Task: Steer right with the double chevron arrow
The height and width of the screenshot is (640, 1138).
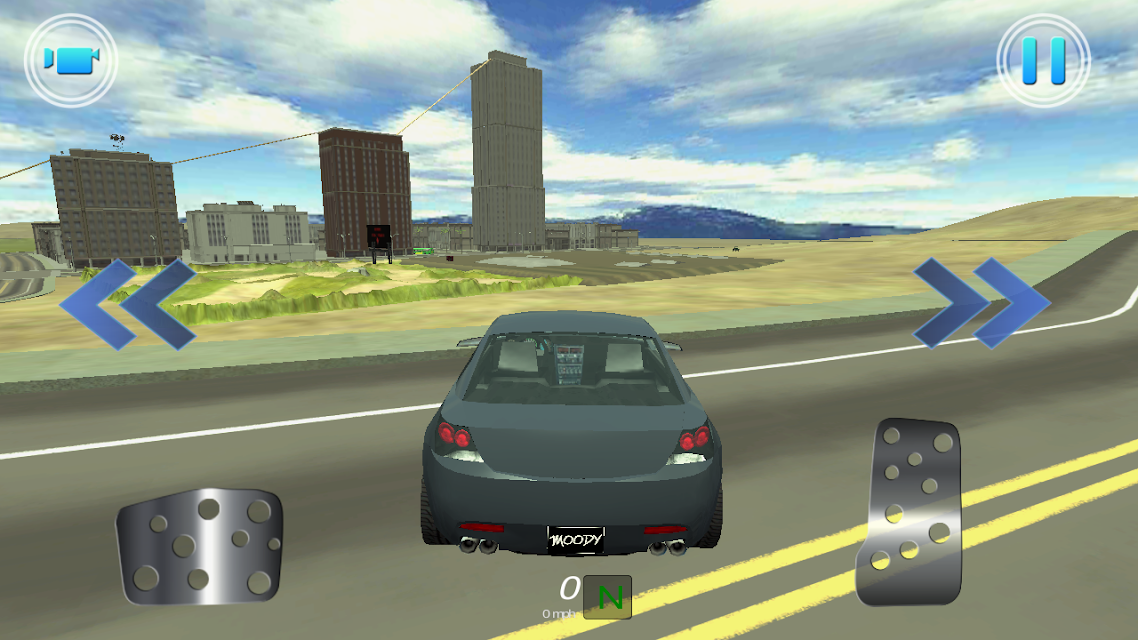Action: 981,303
